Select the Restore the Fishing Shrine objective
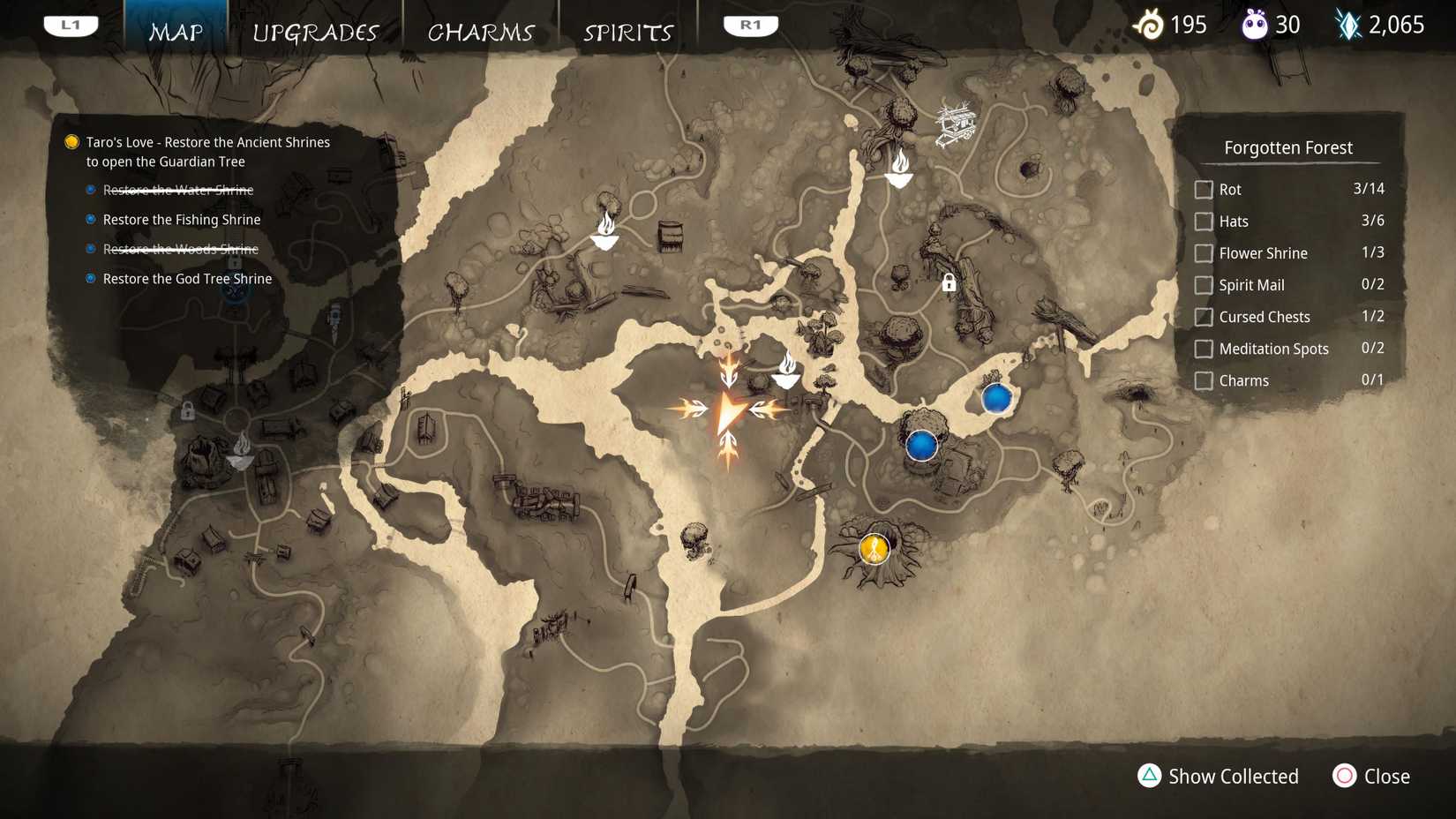 click(180, 220)
